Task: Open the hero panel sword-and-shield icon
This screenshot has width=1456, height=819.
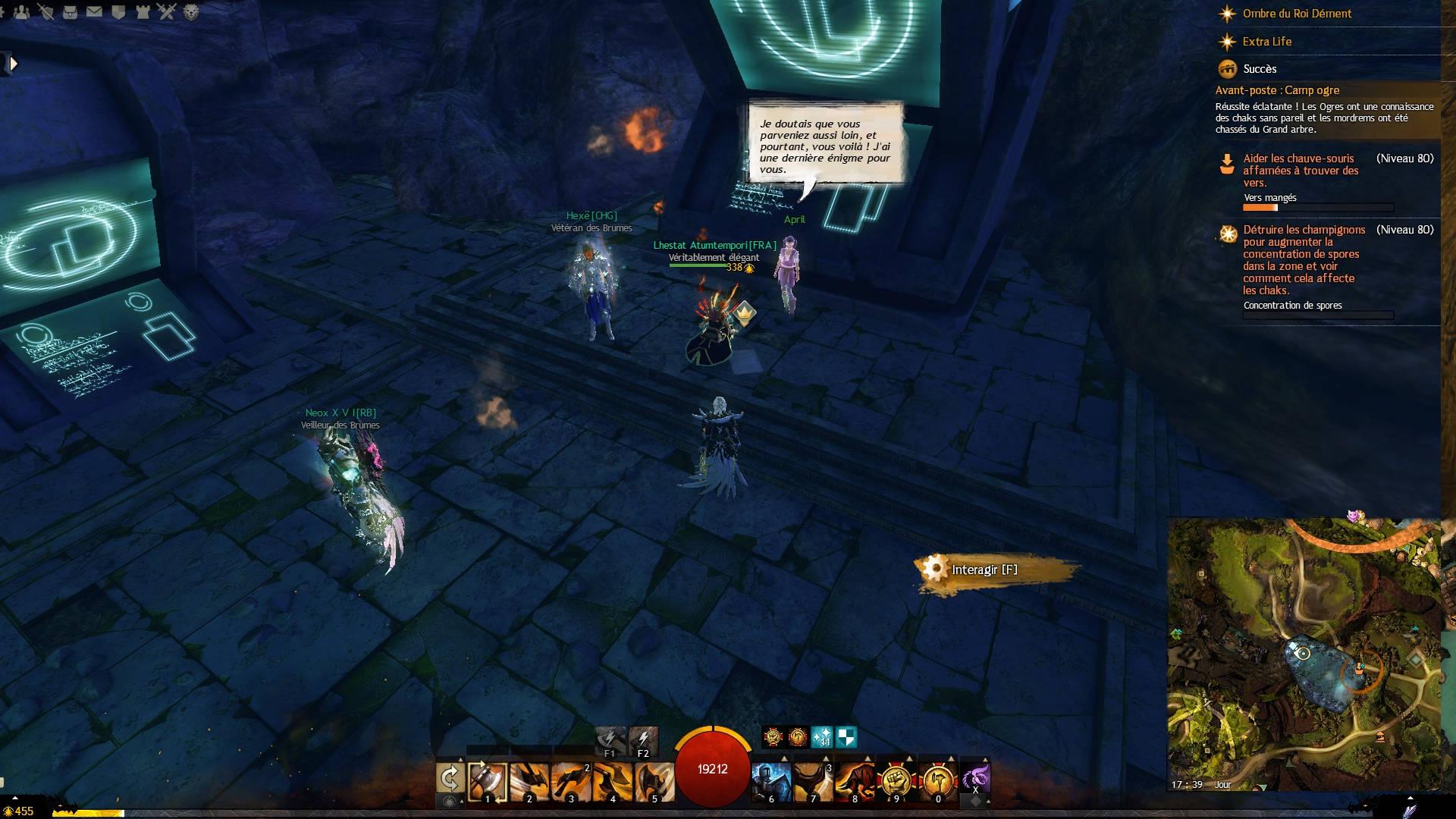Action: click(46, 11)
